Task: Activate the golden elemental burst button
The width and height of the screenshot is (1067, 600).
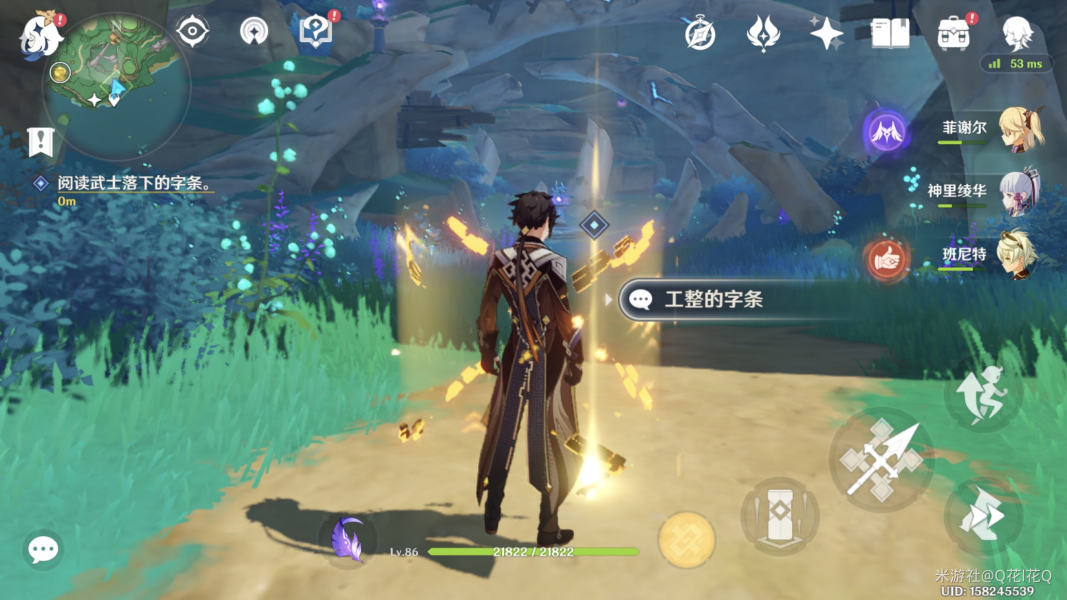Action: point(686,540)
